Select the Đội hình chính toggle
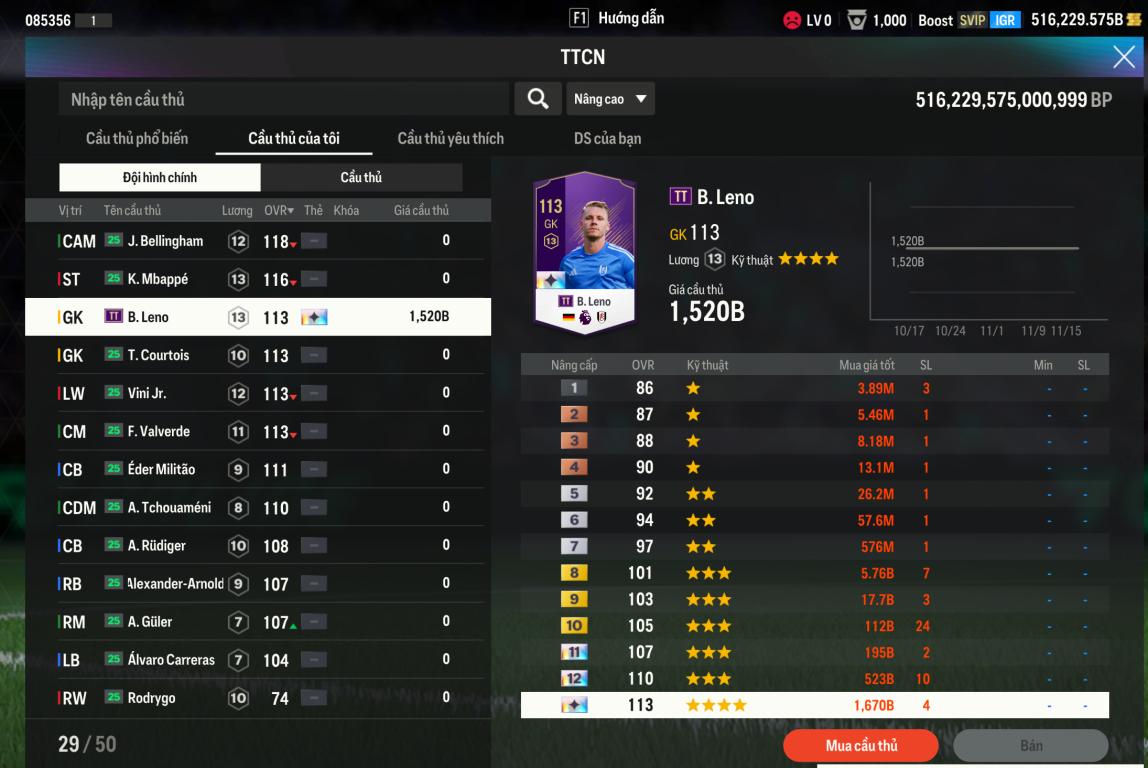The image size is (1148, 768). (x=160, y=177)
